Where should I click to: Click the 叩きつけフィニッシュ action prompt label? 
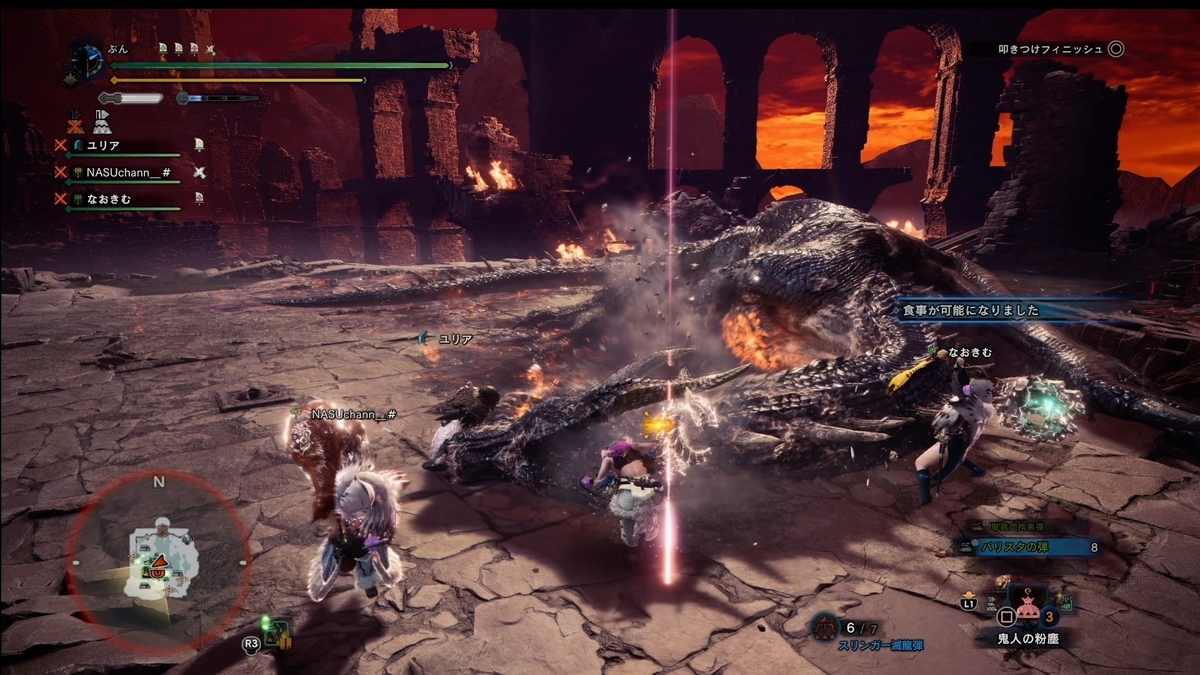(1050, 48)
